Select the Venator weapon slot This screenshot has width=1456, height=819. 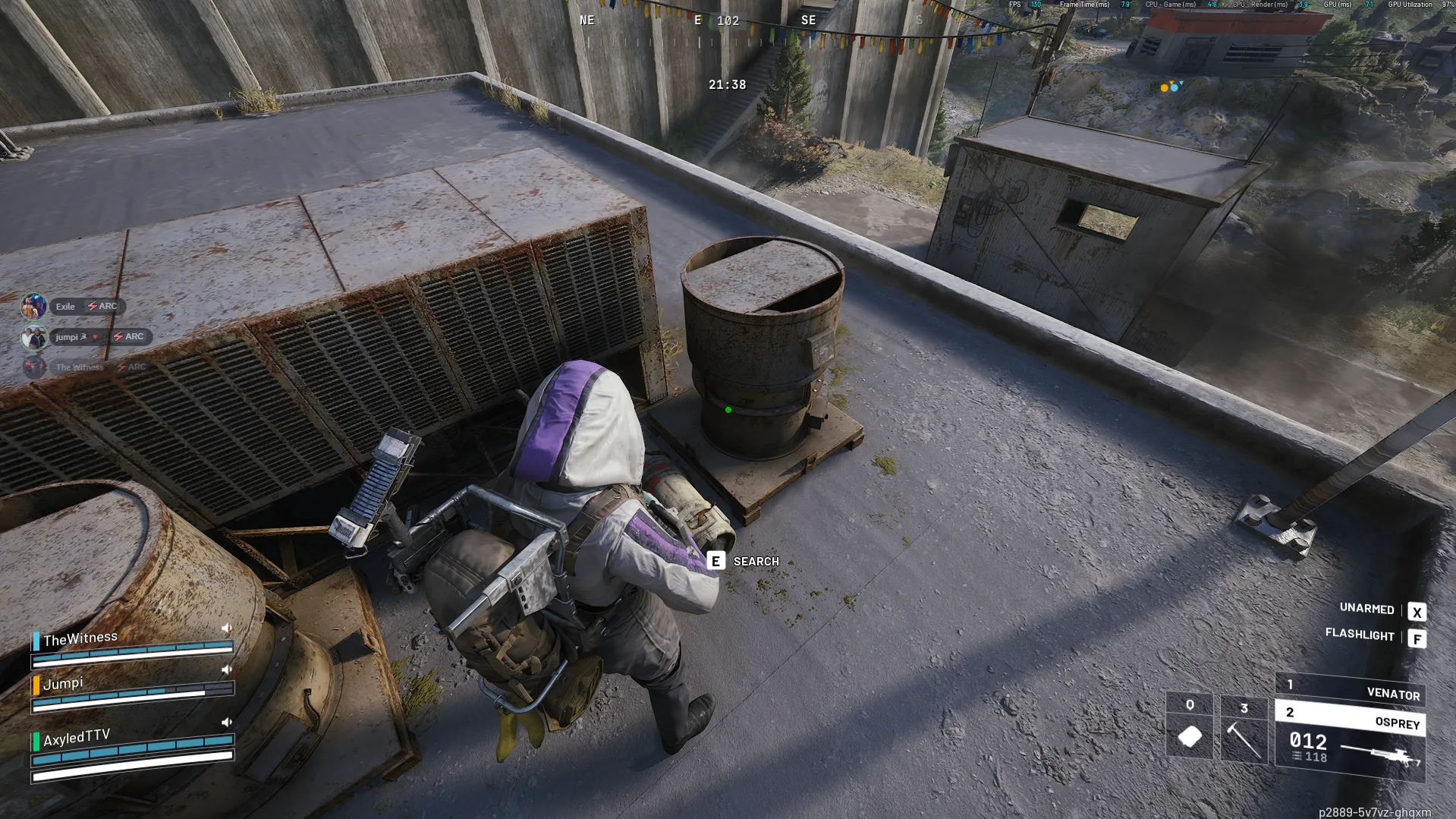point(1351,689)
